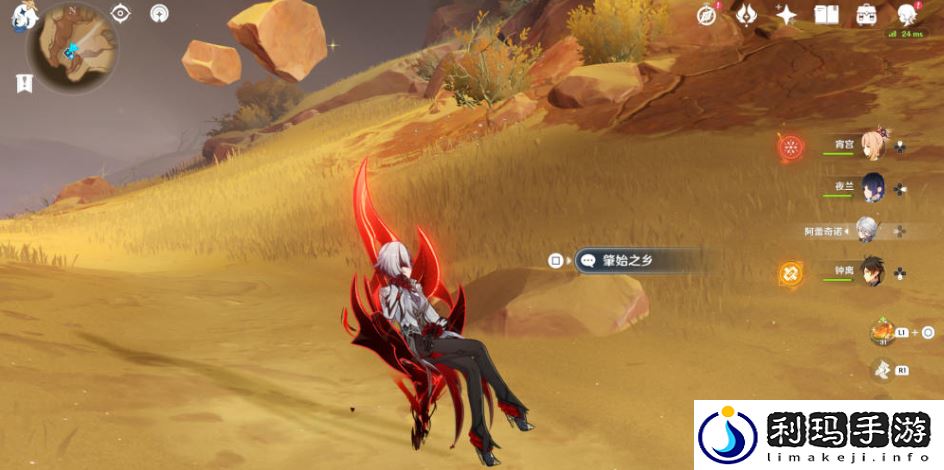Toggle the elemental sight eye icon

tap(121, 13)
